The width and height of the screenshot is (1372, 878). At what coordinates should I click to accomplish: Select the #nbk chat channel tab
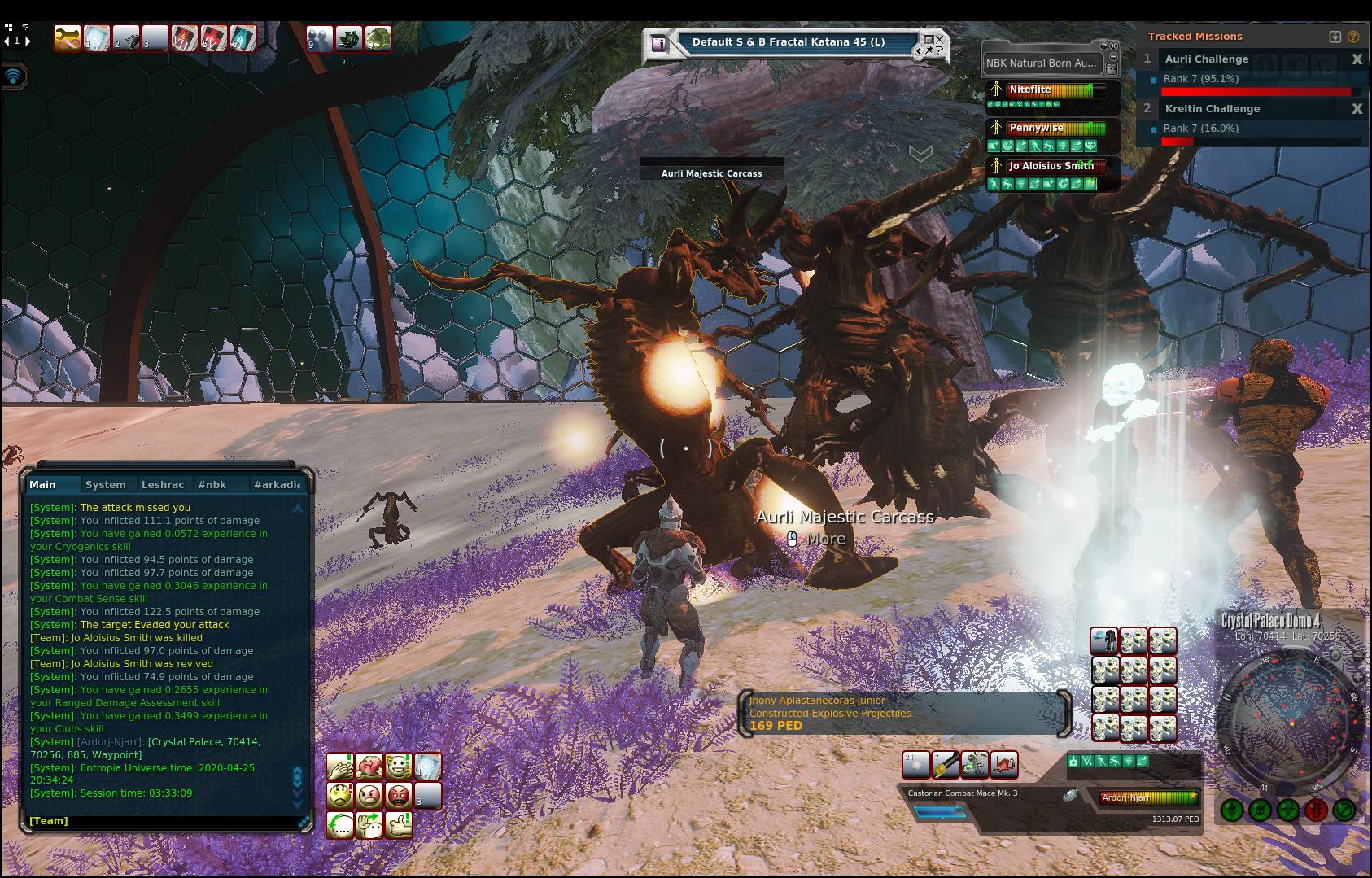click(x=212, y=484)
